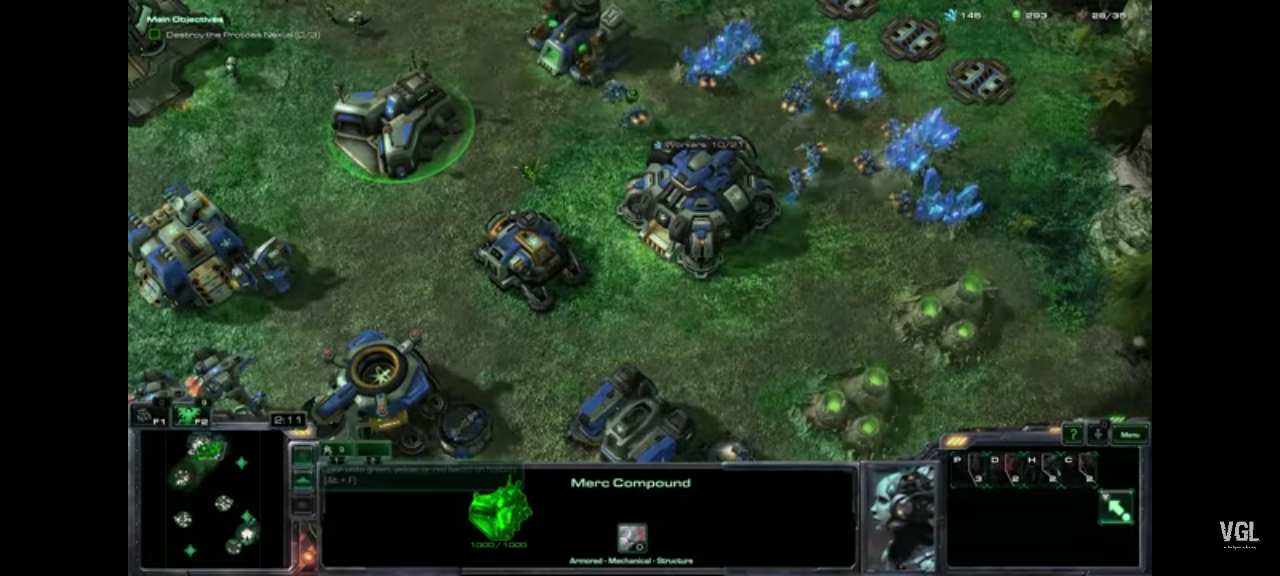Image resolution: width=1280 pixels, height=576 pixels.
Task: Open the help question mark button
Action: coord(1073,434)
